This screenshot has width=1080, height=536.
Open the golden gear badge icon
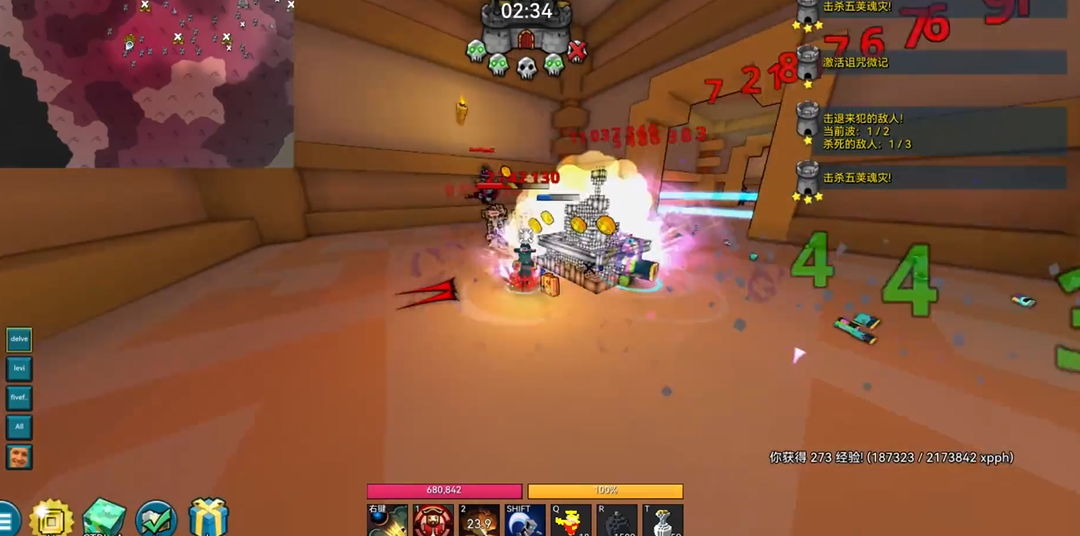pos(52,518)
